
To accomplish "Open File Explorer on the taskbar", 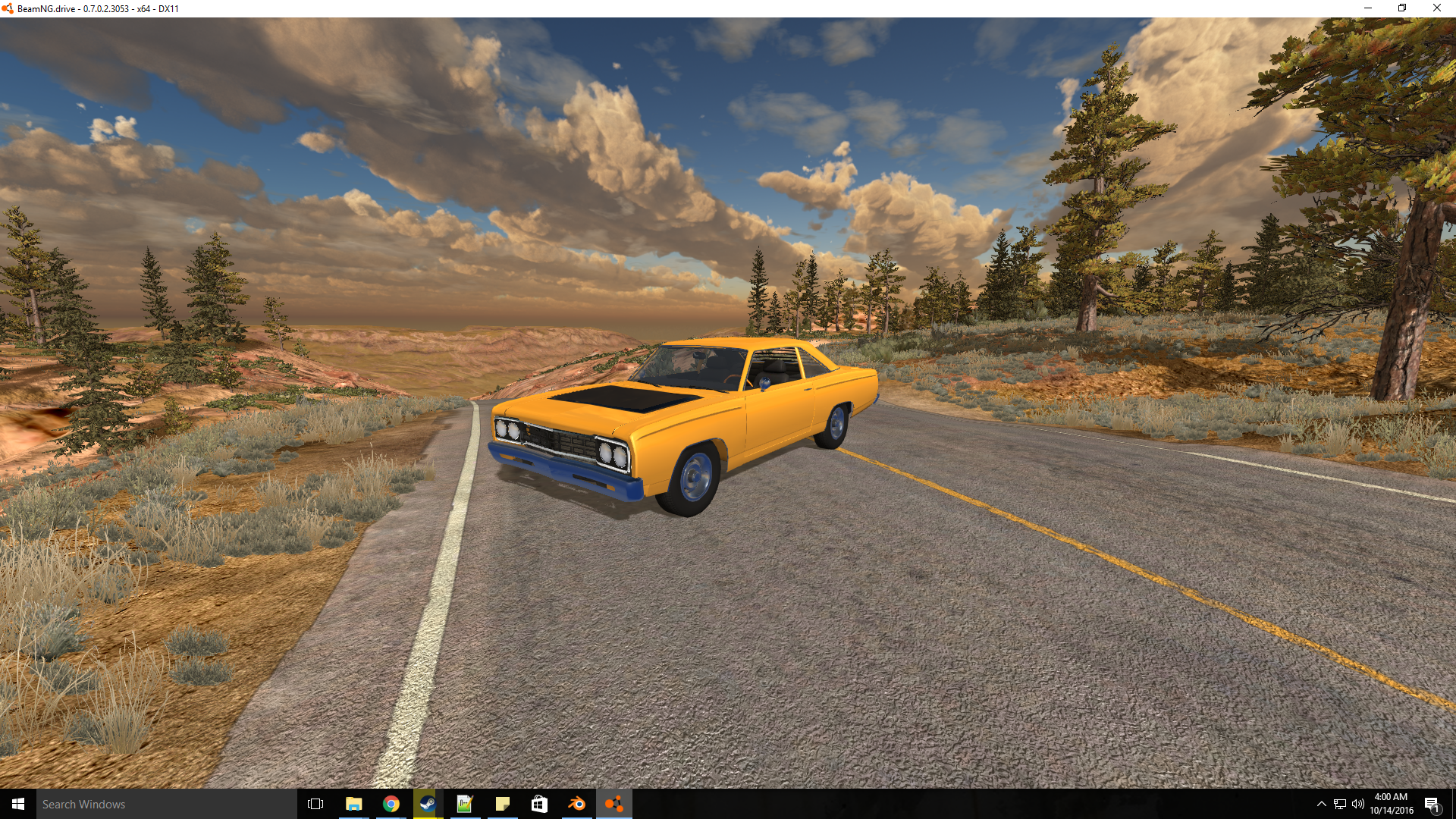I will pyautogui.click(x=353, y=804).
